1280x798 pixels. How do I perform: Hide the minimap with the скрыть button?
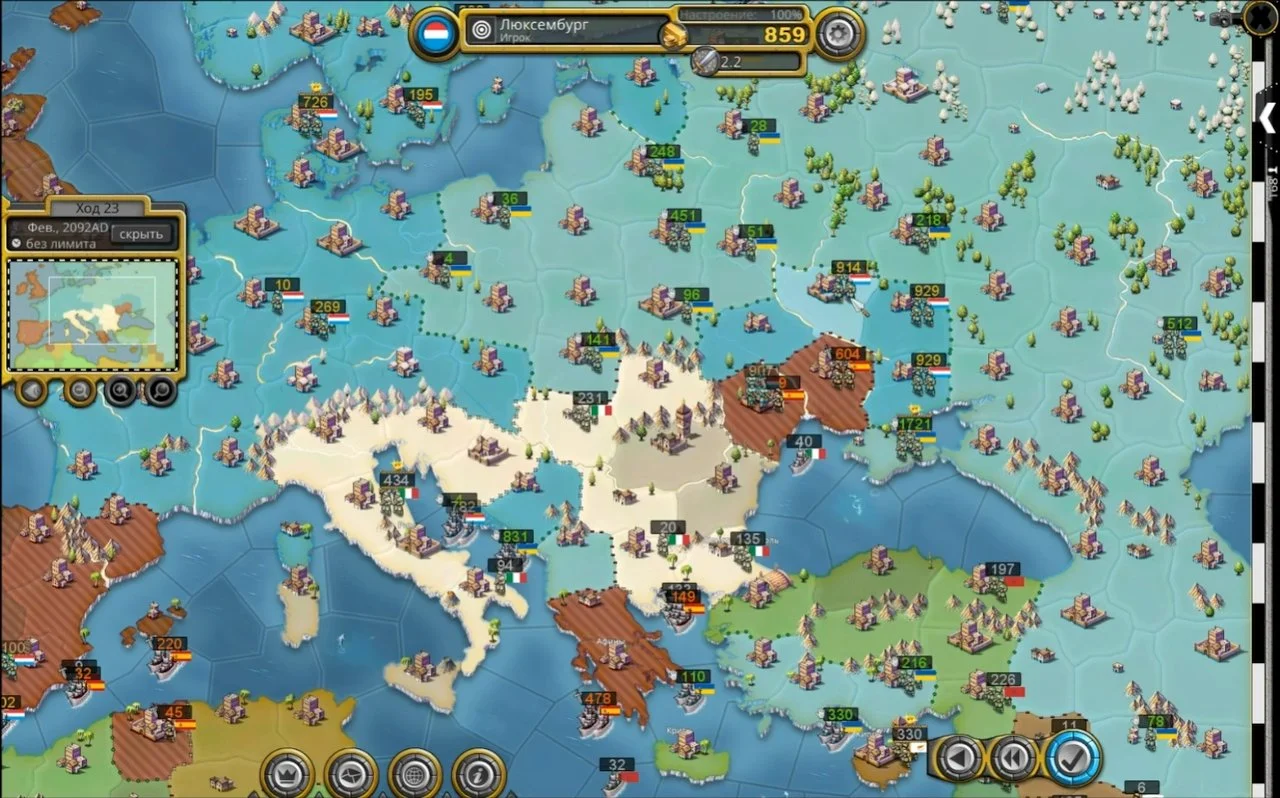pos(141,234)
